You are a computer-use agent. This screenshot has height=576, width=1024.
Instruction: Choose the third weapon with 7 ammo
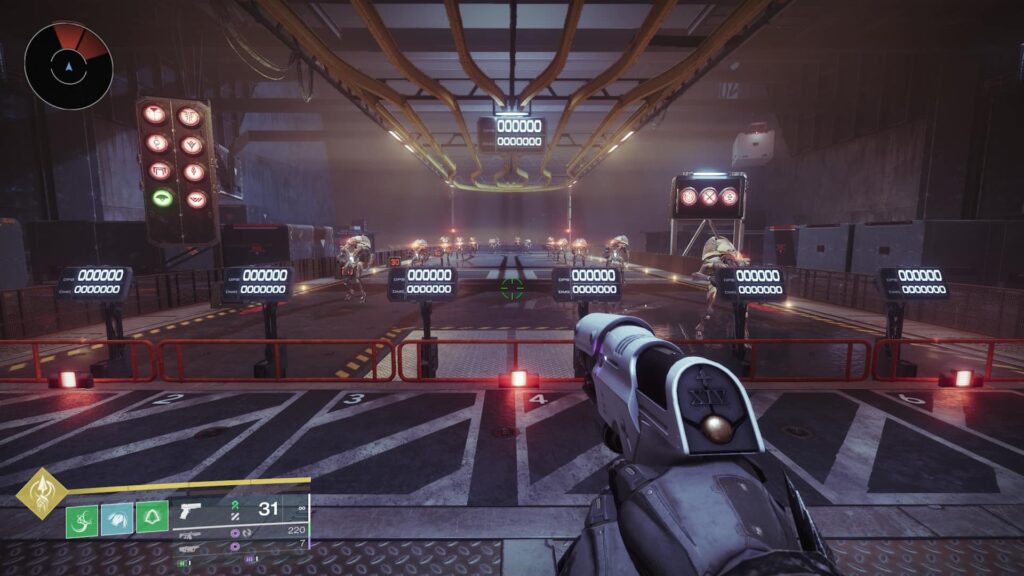coord(188,548)
